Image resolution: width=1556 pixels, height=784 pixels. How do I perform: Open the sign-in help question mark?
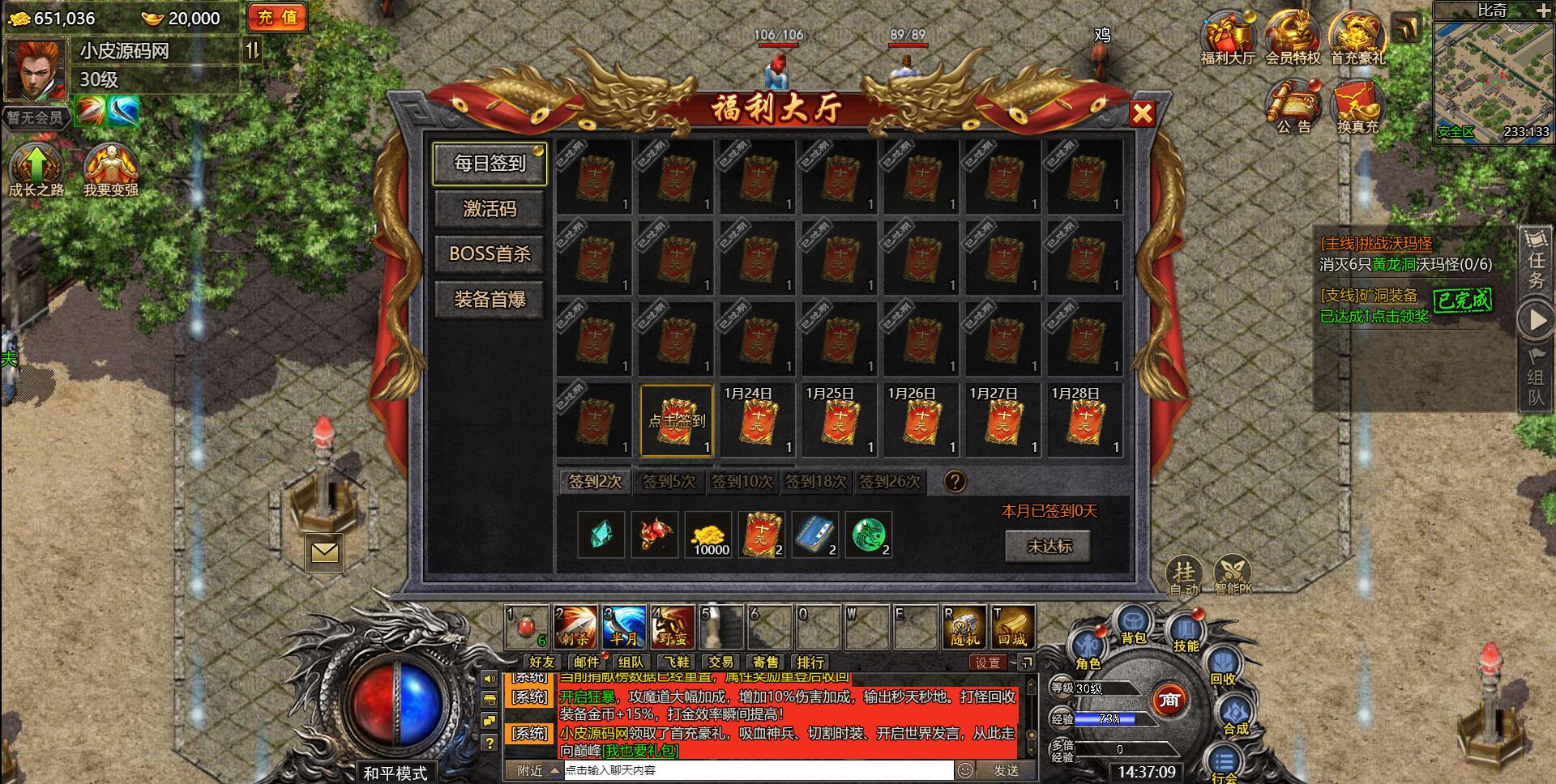coord(955,482)
